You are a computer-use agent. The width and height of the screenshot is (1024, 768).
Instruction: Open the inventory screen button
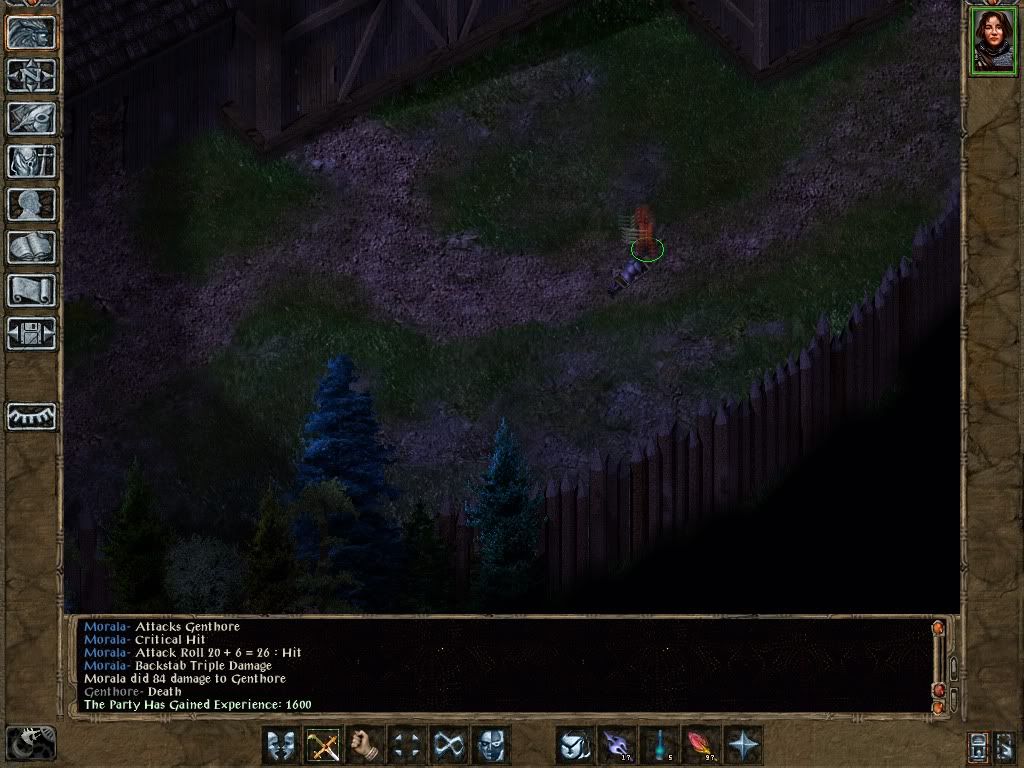tap(31, 161)
